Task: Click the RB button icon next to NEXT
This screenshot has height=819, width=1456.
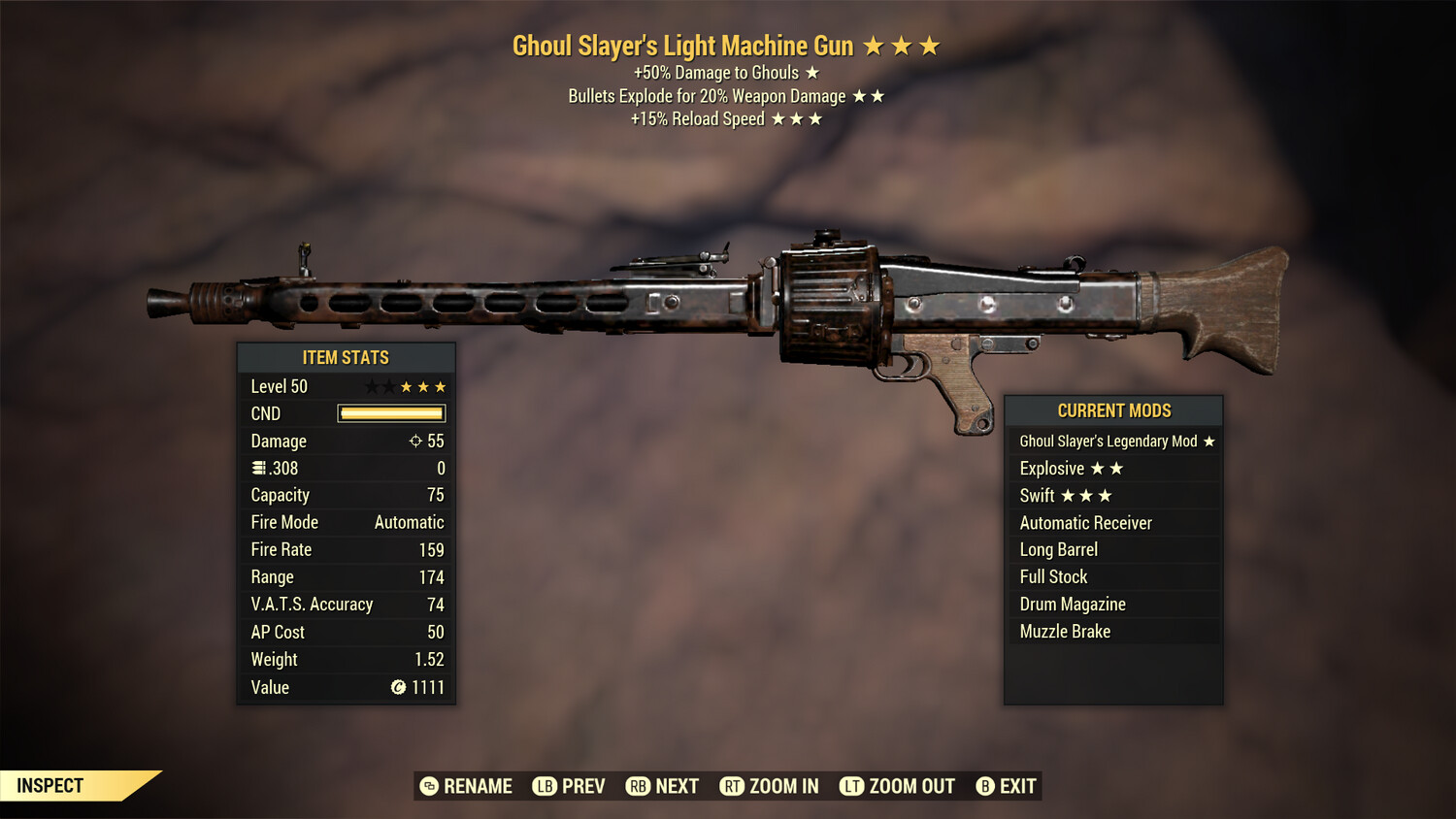Action: (x=639, y=786)
